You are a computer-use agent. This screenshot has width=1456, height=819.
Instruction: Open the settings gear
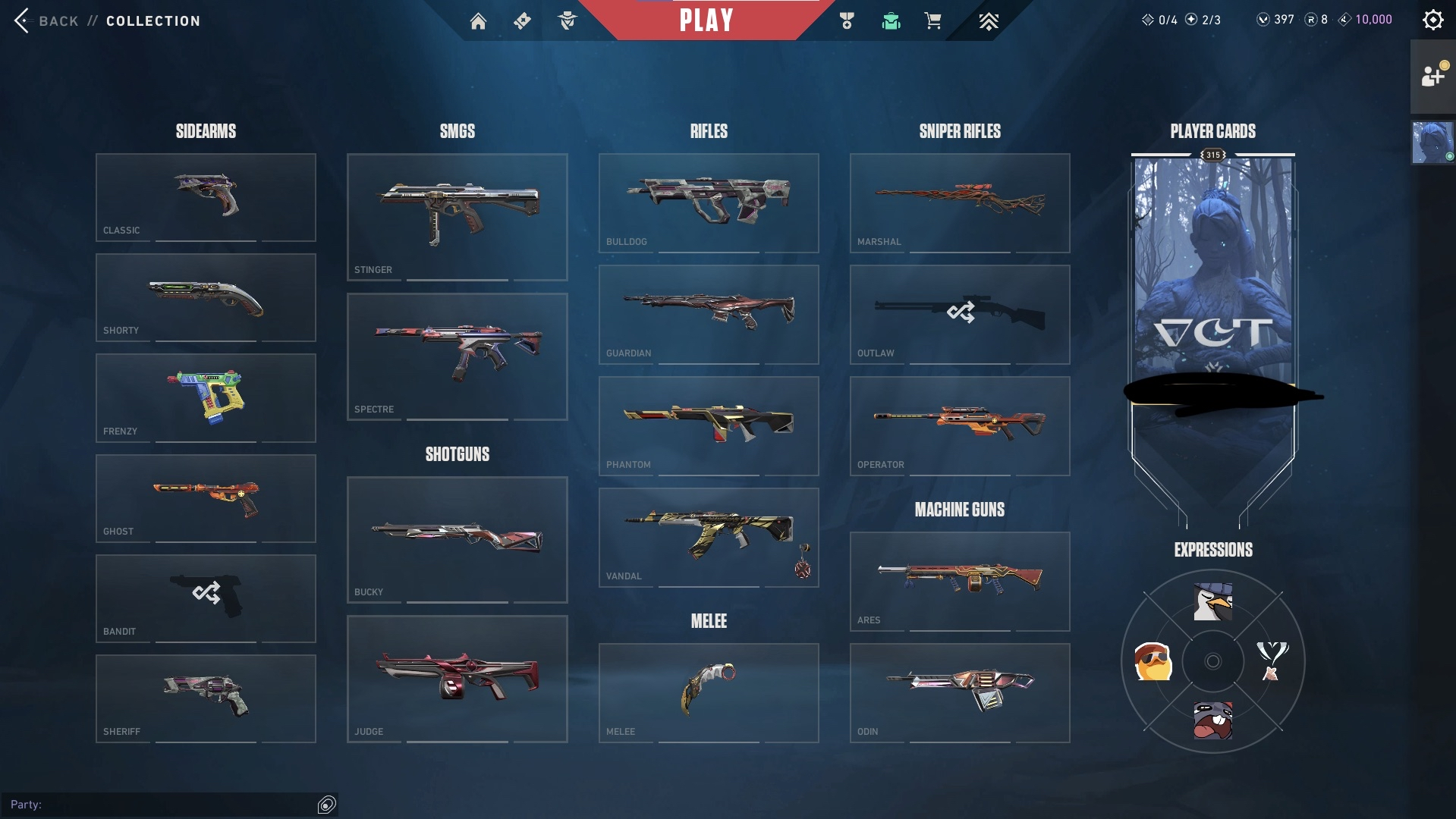click(x=1432, y=20)
